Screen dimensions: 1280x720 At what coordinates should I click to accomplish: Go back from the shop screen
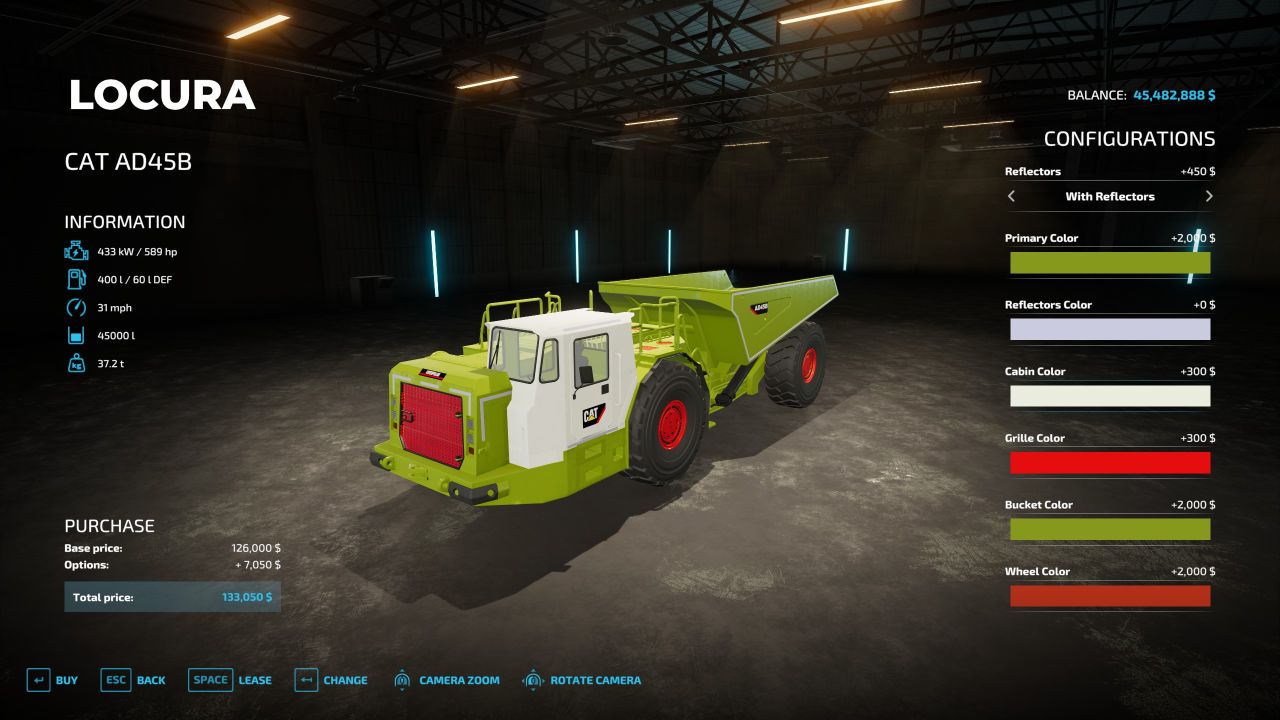click(x=133, y=680)
